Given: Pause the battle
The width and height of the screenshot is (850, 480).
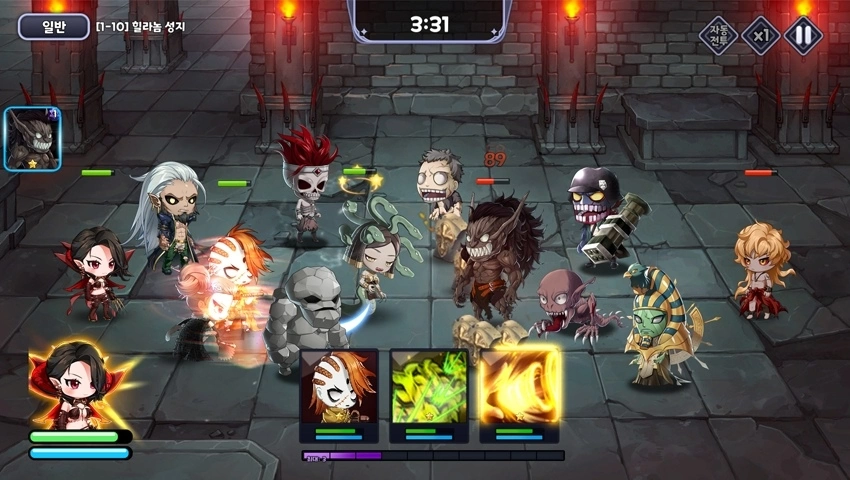Looking at the screenshot, I should point(802,36).
